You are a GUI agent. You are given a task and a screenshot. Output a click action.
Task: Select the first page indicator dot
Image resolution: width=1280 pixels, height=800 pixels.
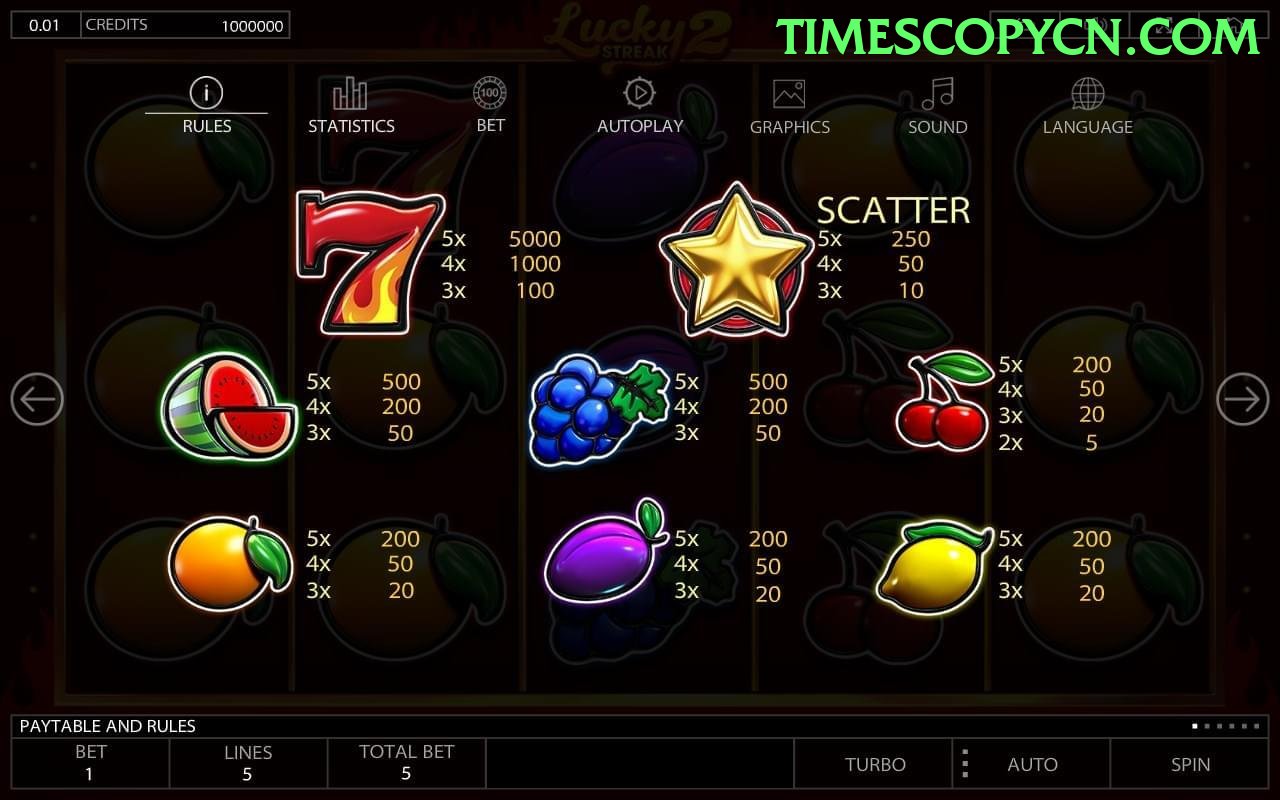1194,726
